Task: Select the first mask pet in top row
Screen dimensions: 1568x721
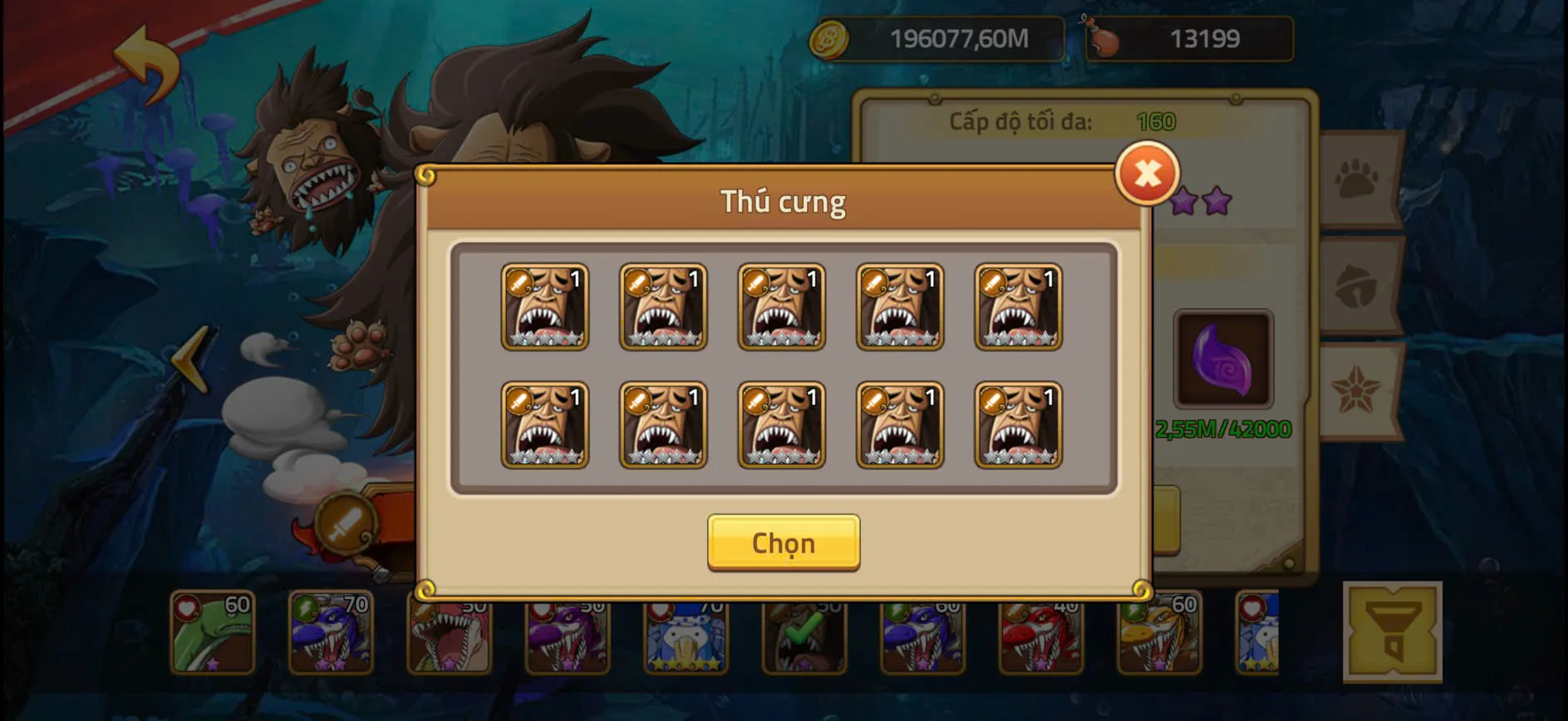Action: (545, 307)
